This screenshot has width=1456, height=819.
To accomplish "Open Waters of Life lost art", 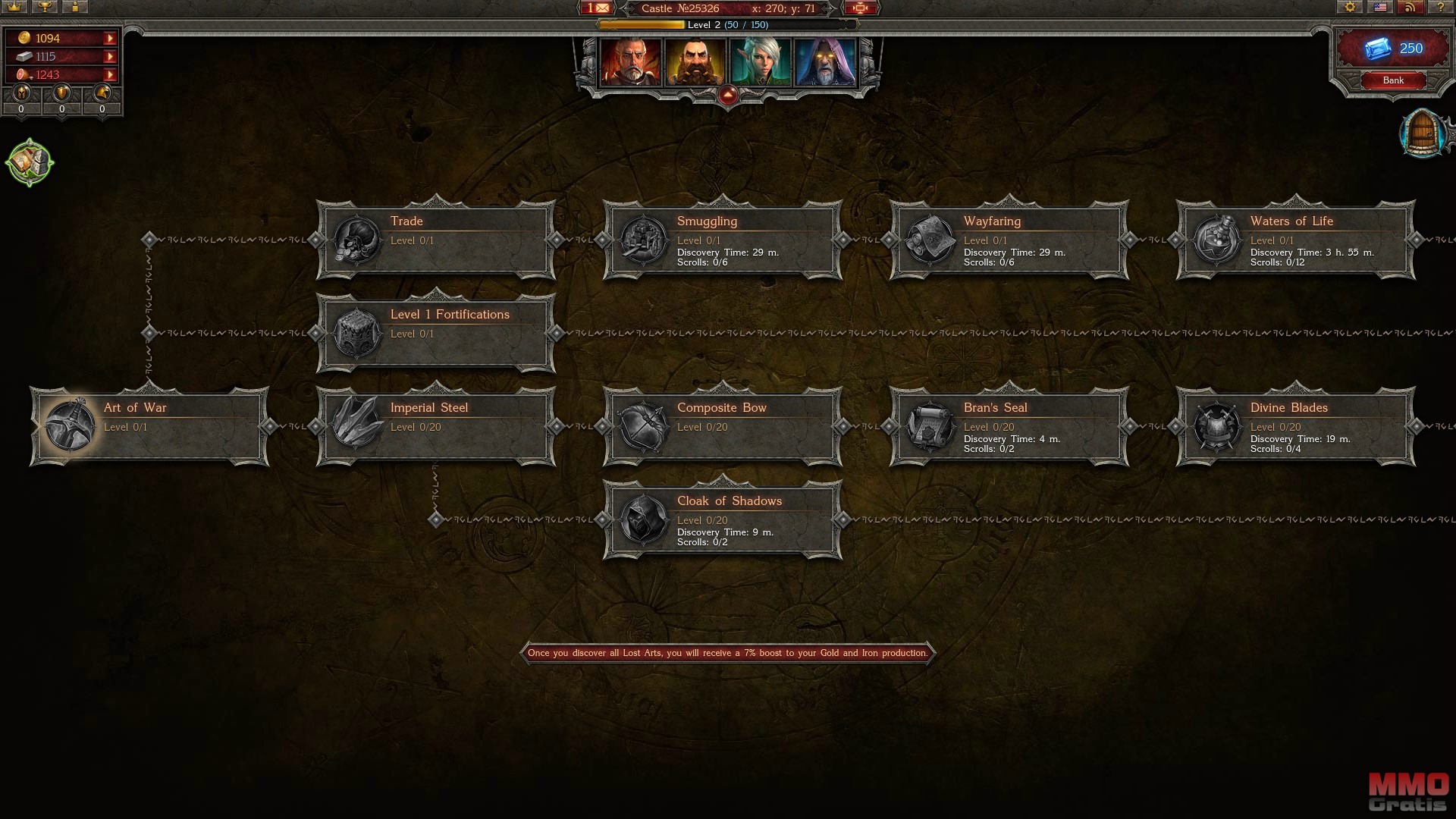I will click(x=1295, y=240).
